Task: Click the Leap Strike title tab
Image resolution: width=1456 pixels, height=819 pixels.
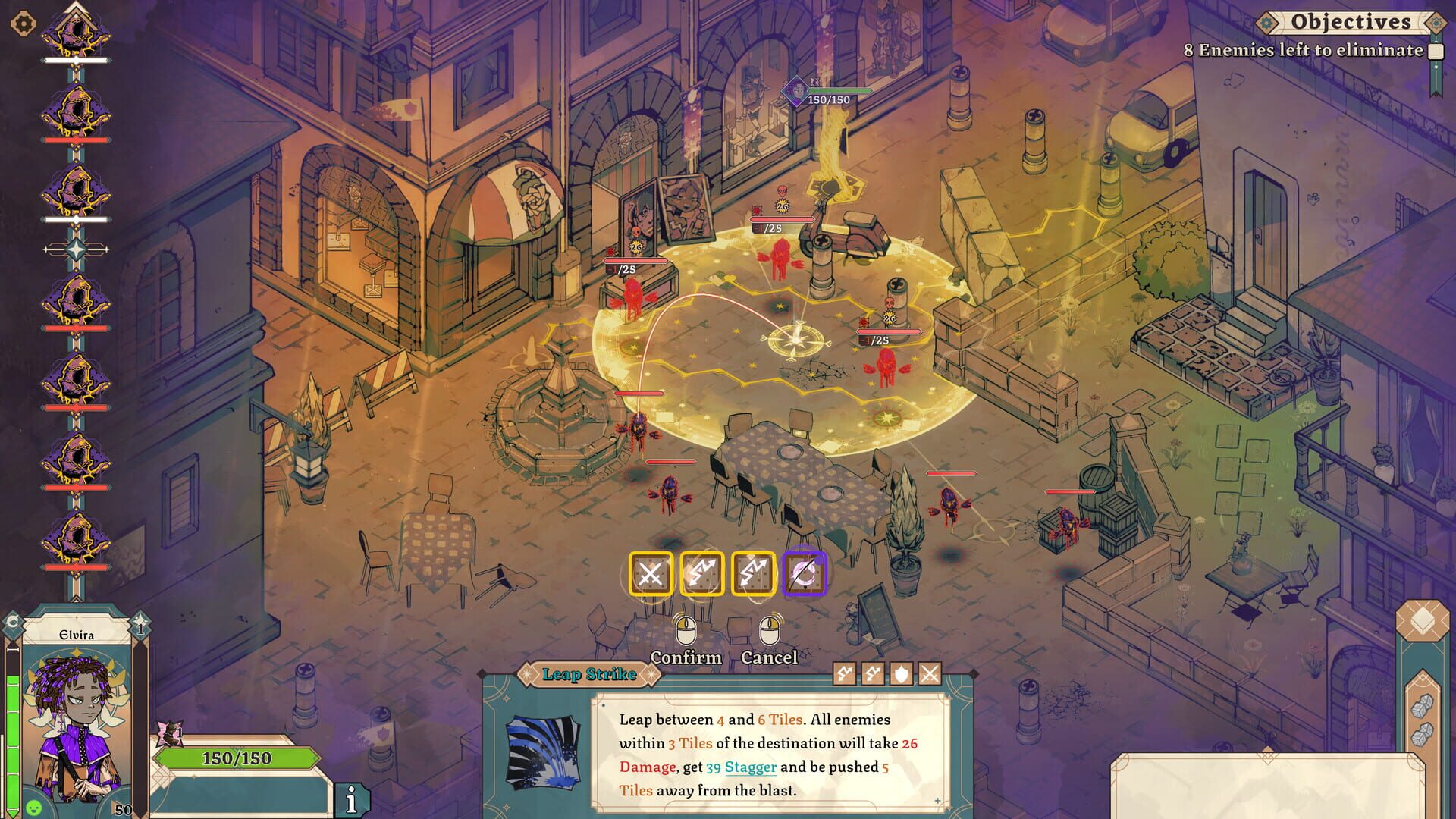Action: point(588,675)
